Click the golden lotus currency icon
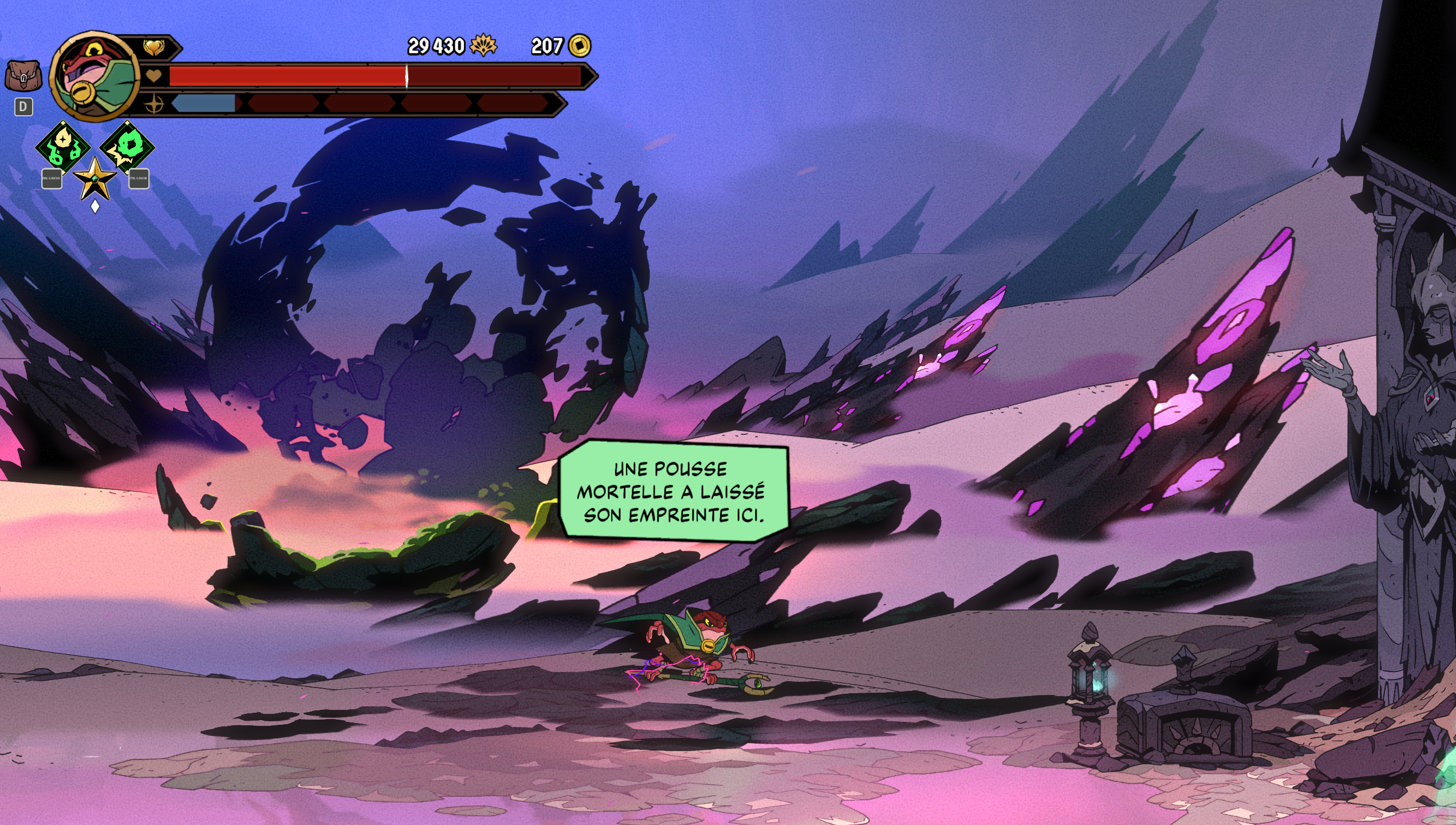The height and width of the screenshot is (825, 1456). click(x=483, y=46)
